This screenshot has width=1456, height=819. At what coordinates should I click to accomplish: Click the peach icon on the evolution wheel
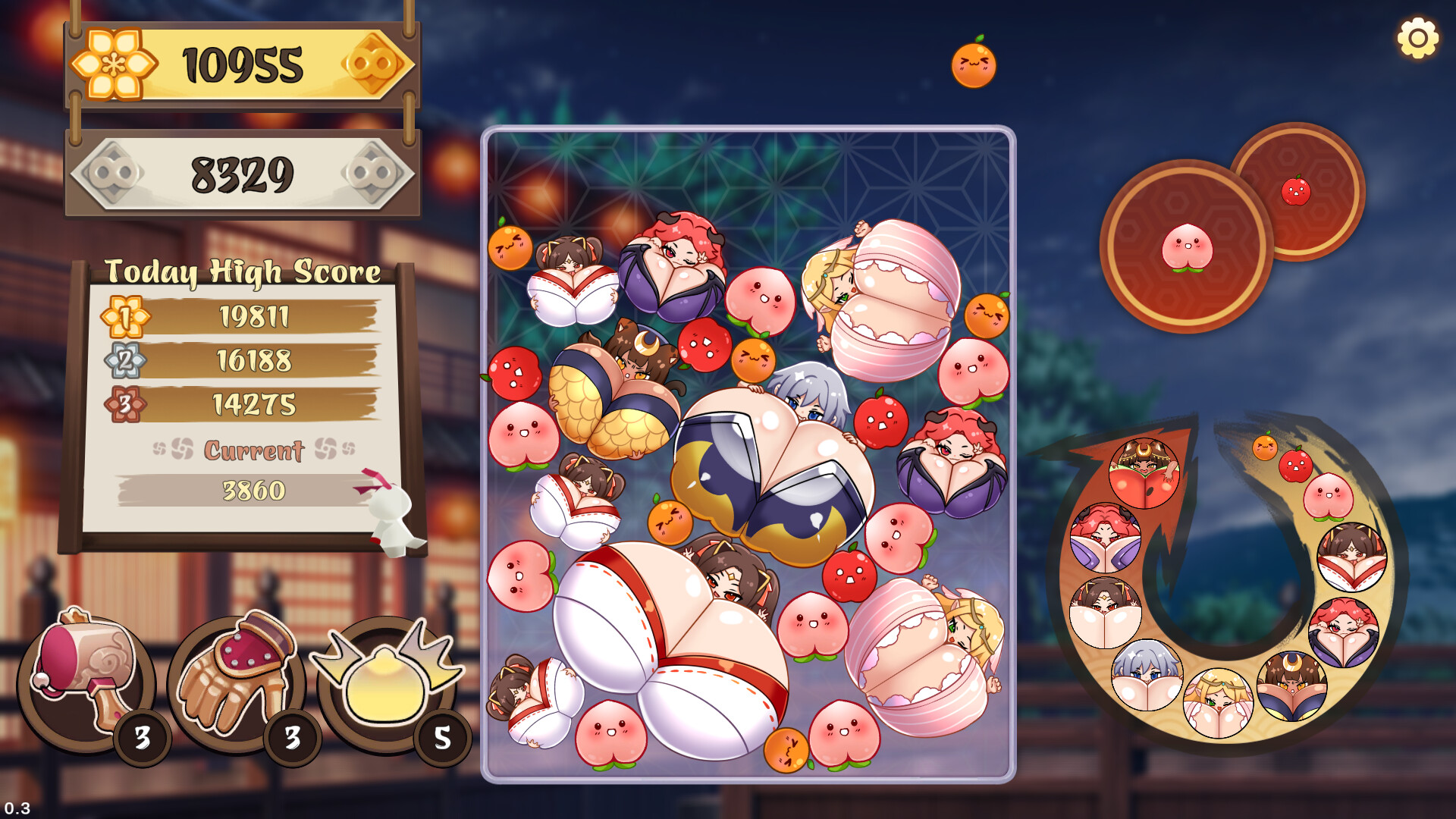[1327, 494]
